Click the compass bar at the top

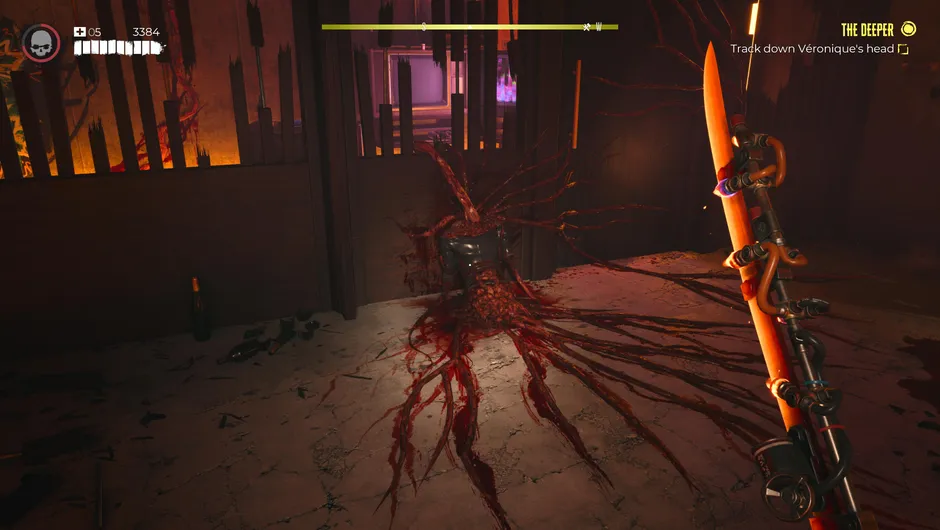[469, 27]
